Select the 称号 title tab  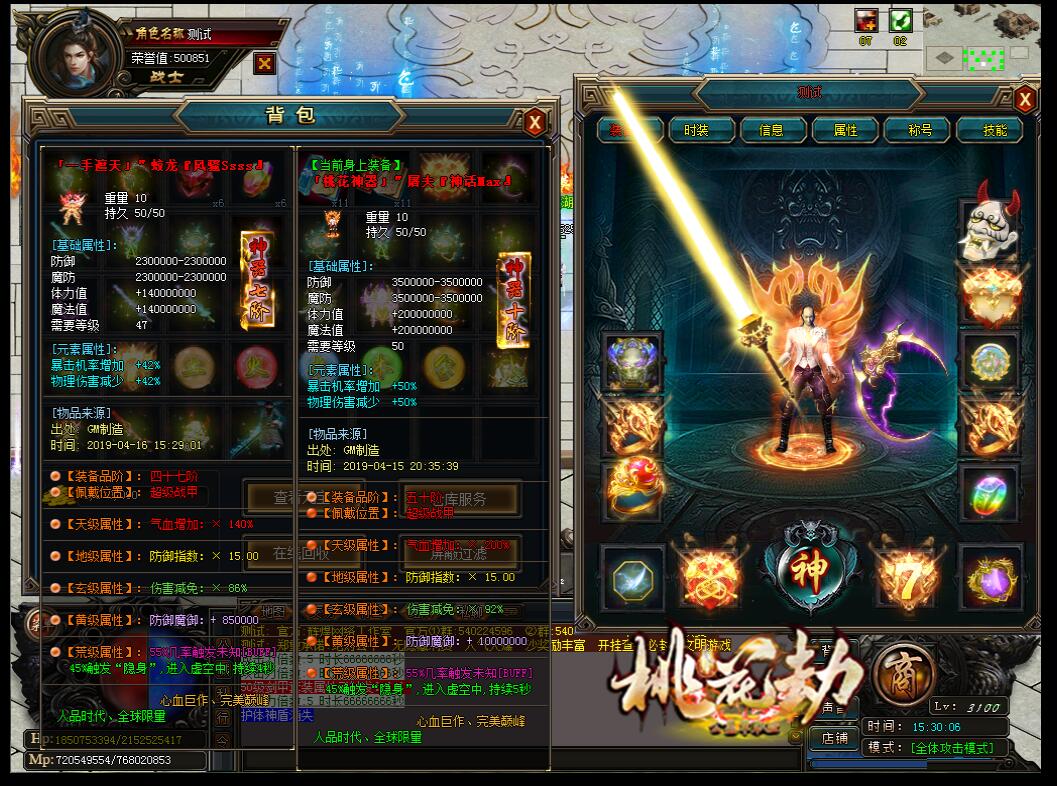point(920,130)
